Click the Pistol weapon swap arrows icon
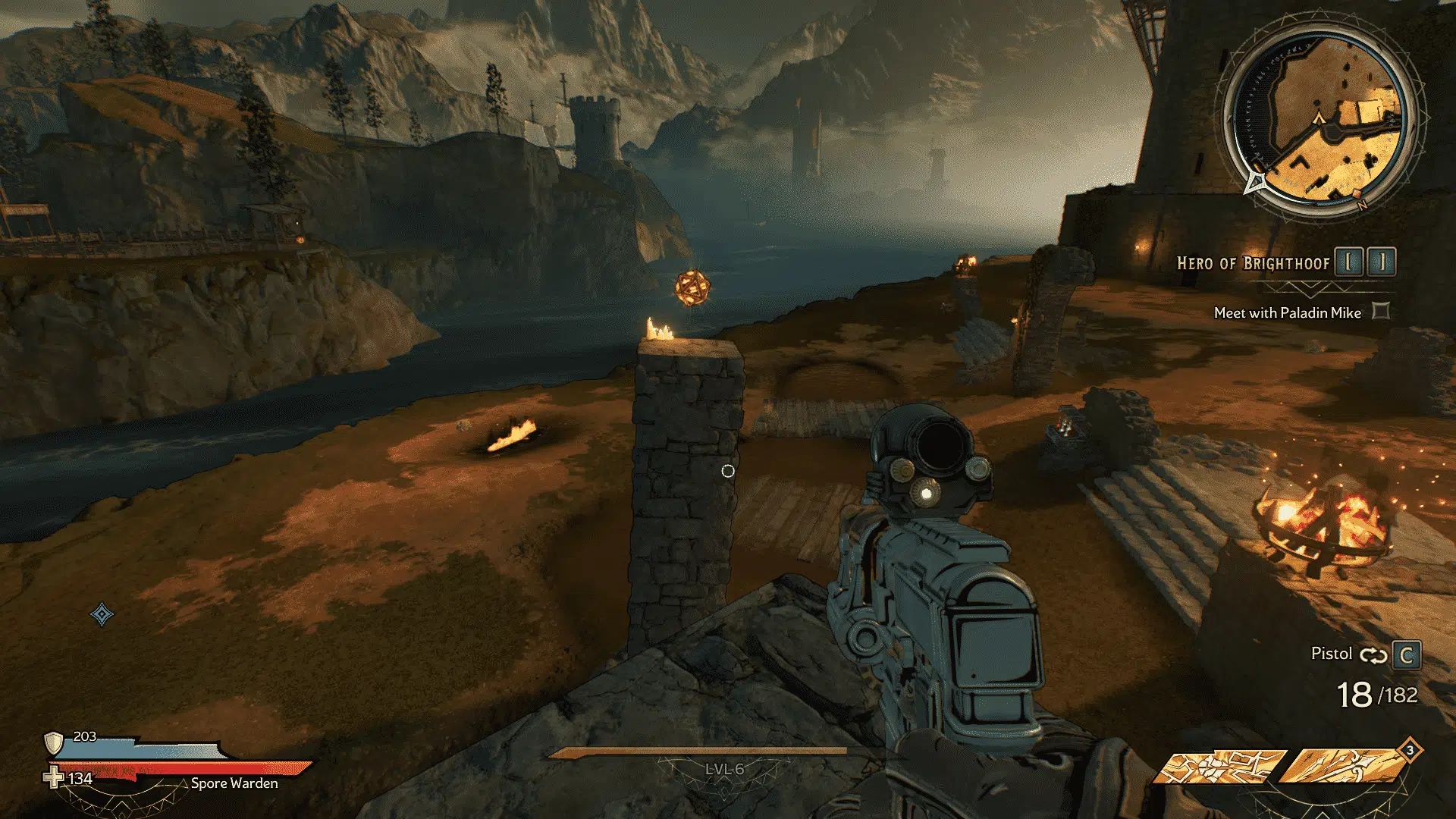The width and height of the screenshot is (1456, 819). click(1373, 655)
